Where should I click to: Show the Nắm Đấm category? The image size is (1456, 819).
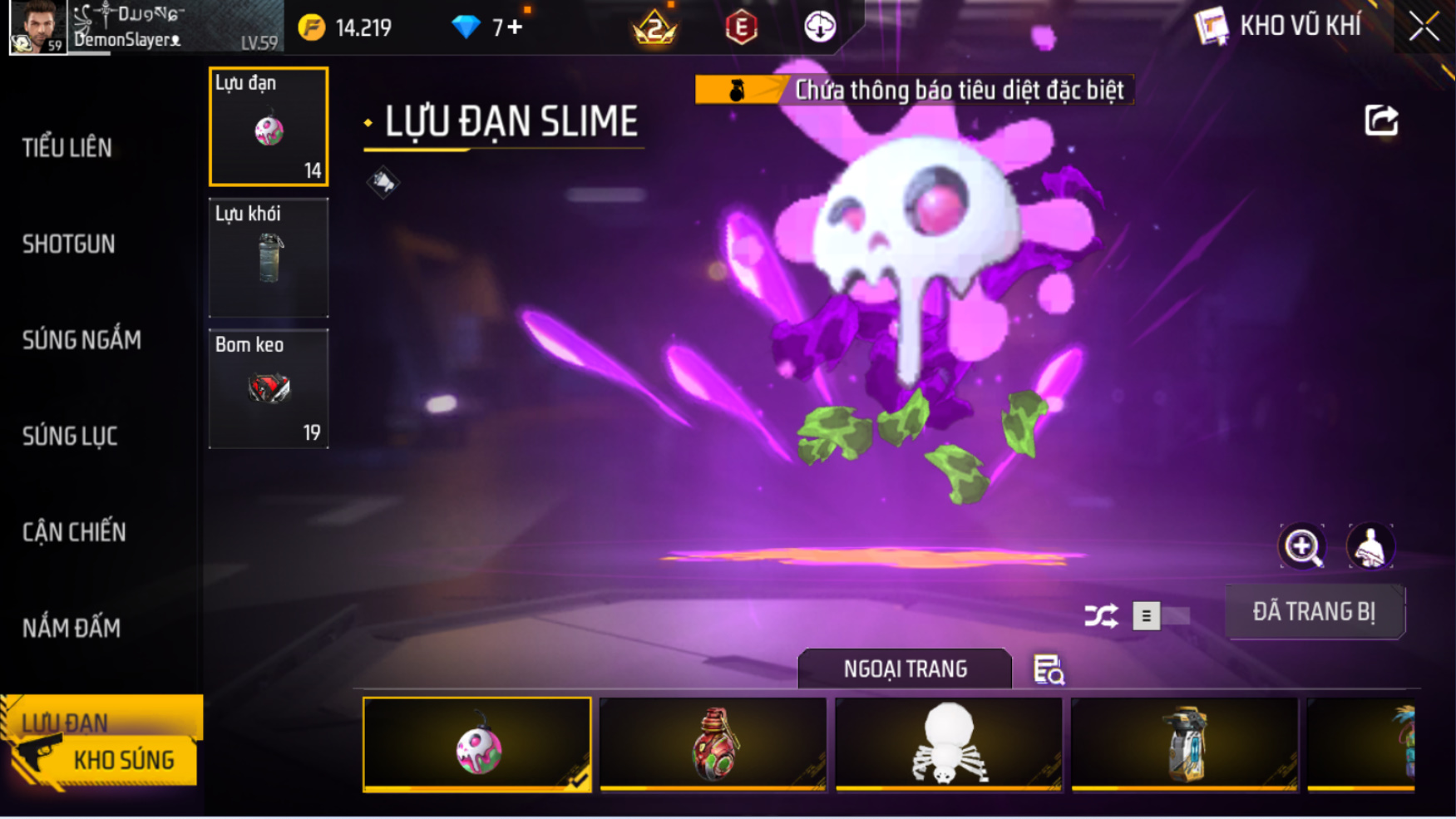(x=72, y=628)
